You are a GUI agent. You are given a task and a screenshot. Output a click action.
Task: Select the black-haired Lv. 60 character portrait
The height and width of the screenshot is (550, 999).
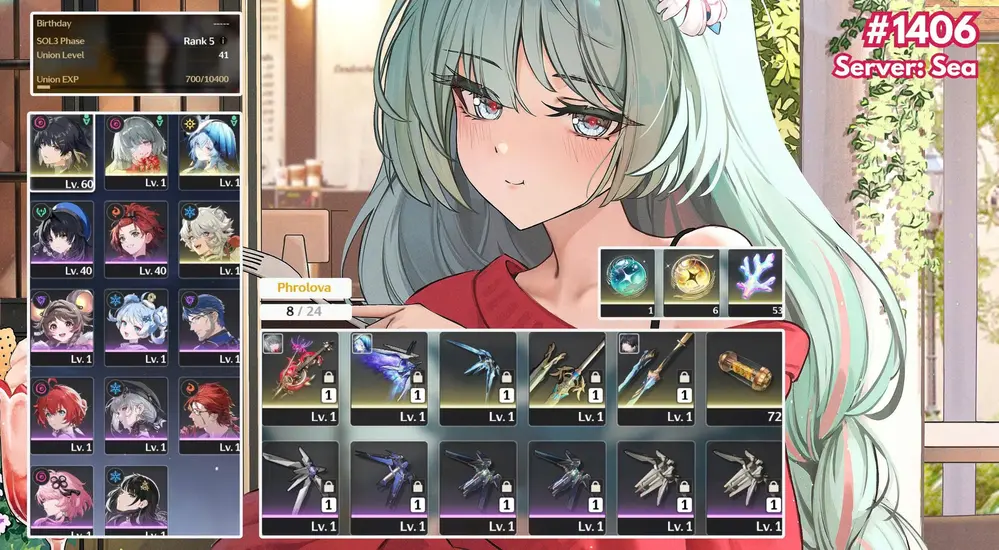point(62,151)
